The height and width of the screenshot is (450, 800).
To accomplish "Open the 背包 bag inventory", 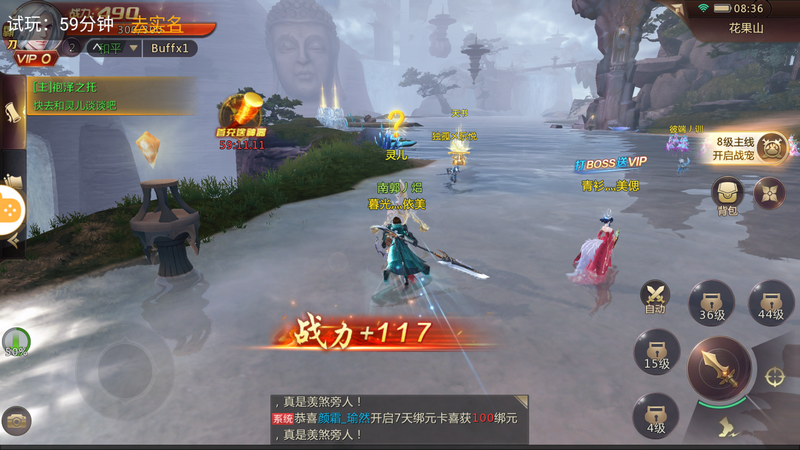I will pyautogui.click(x=727, y=194).
